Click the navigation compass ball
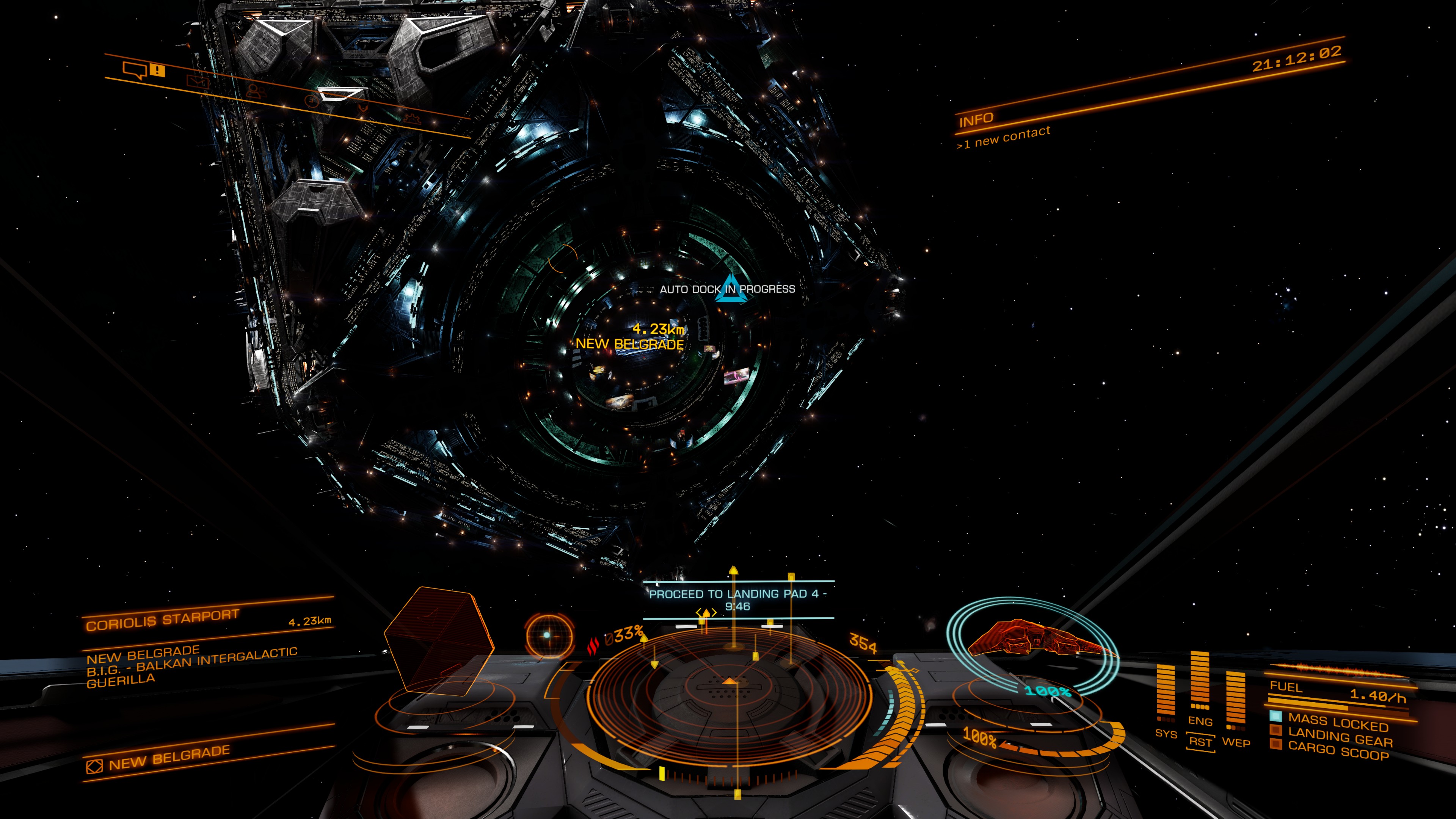1456x819 pixels. [548, 635]
